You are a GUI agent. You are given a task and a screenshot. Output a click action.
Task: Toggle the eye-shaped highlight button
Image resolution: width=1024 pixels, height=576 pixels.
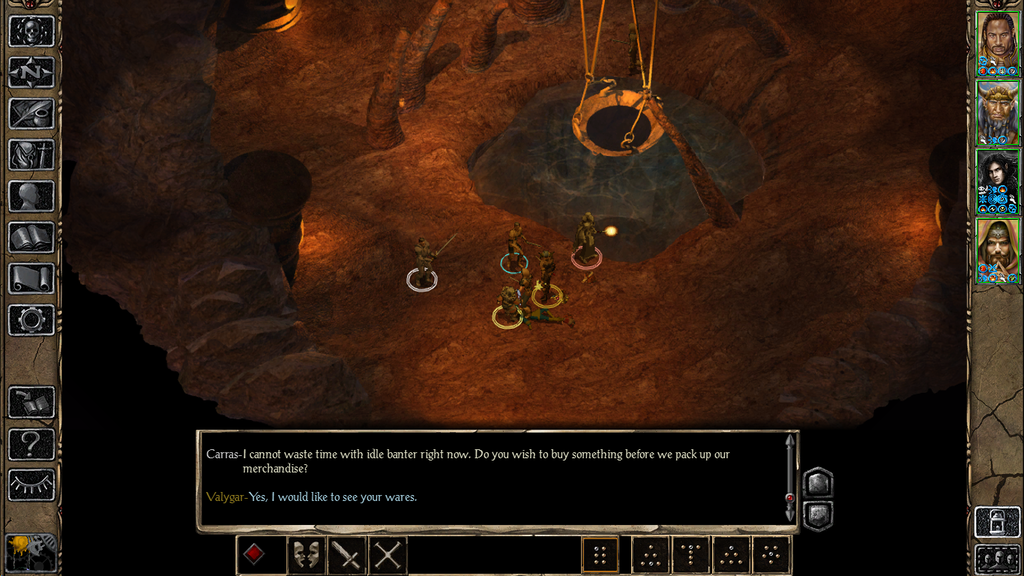(x=31, y=485)
